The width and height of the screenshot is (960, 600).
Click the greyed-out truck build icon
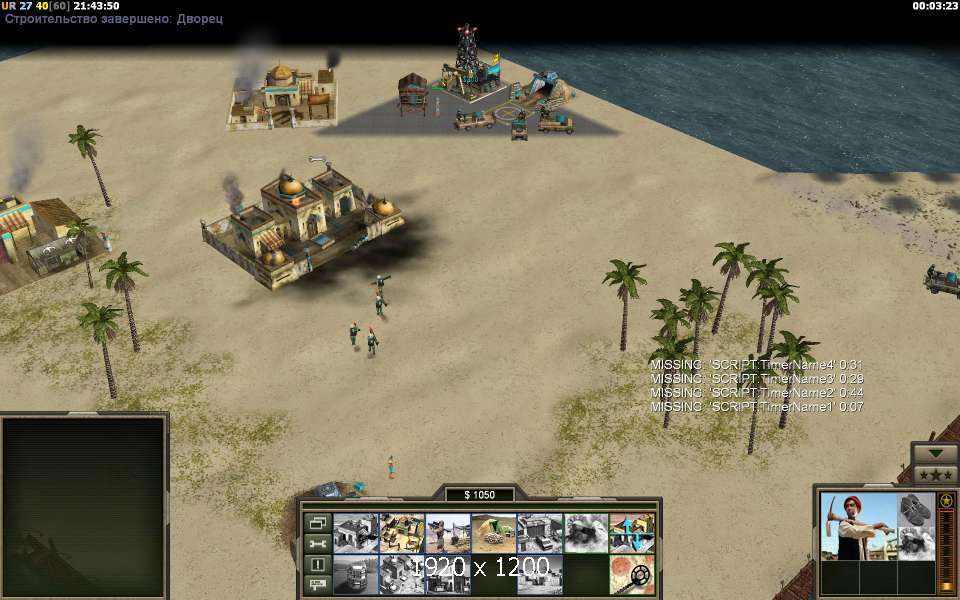pyautogui.click(x=355, y=575)
